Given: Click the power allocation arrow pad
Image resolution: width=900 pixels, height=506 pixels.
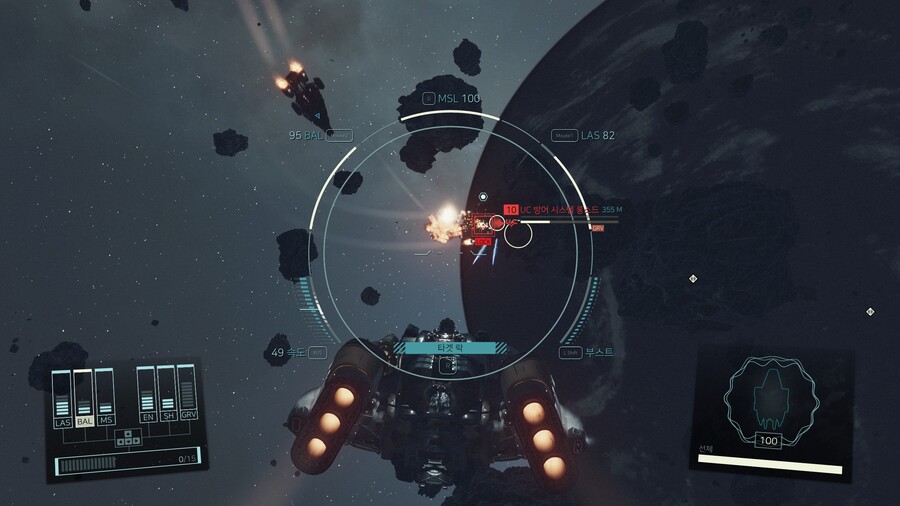Looking at the screenshot, I should 127,437.
